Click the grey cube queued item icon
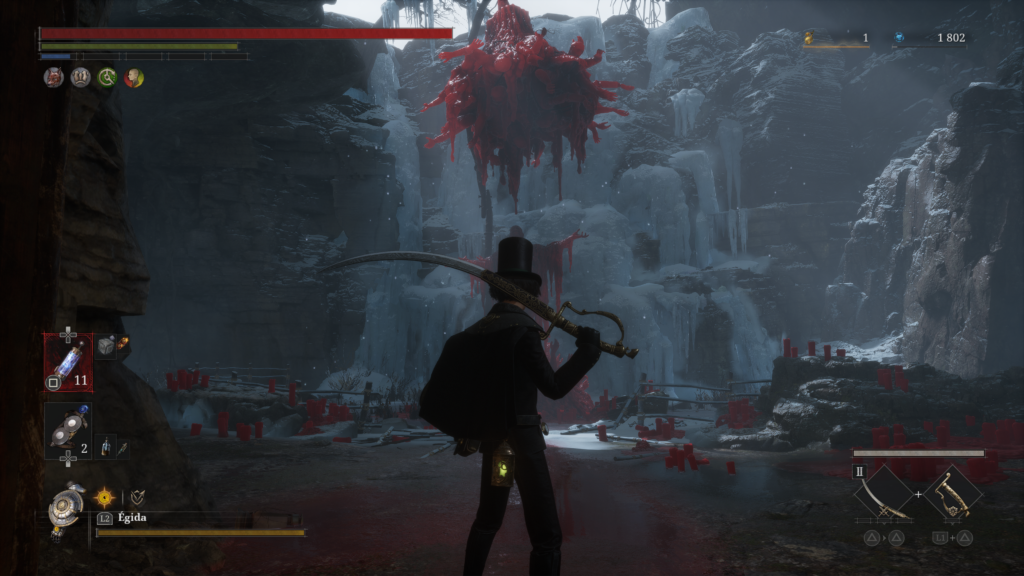Screen dimensions: 1024x576 pyautogui.click(x=106, y=346)
